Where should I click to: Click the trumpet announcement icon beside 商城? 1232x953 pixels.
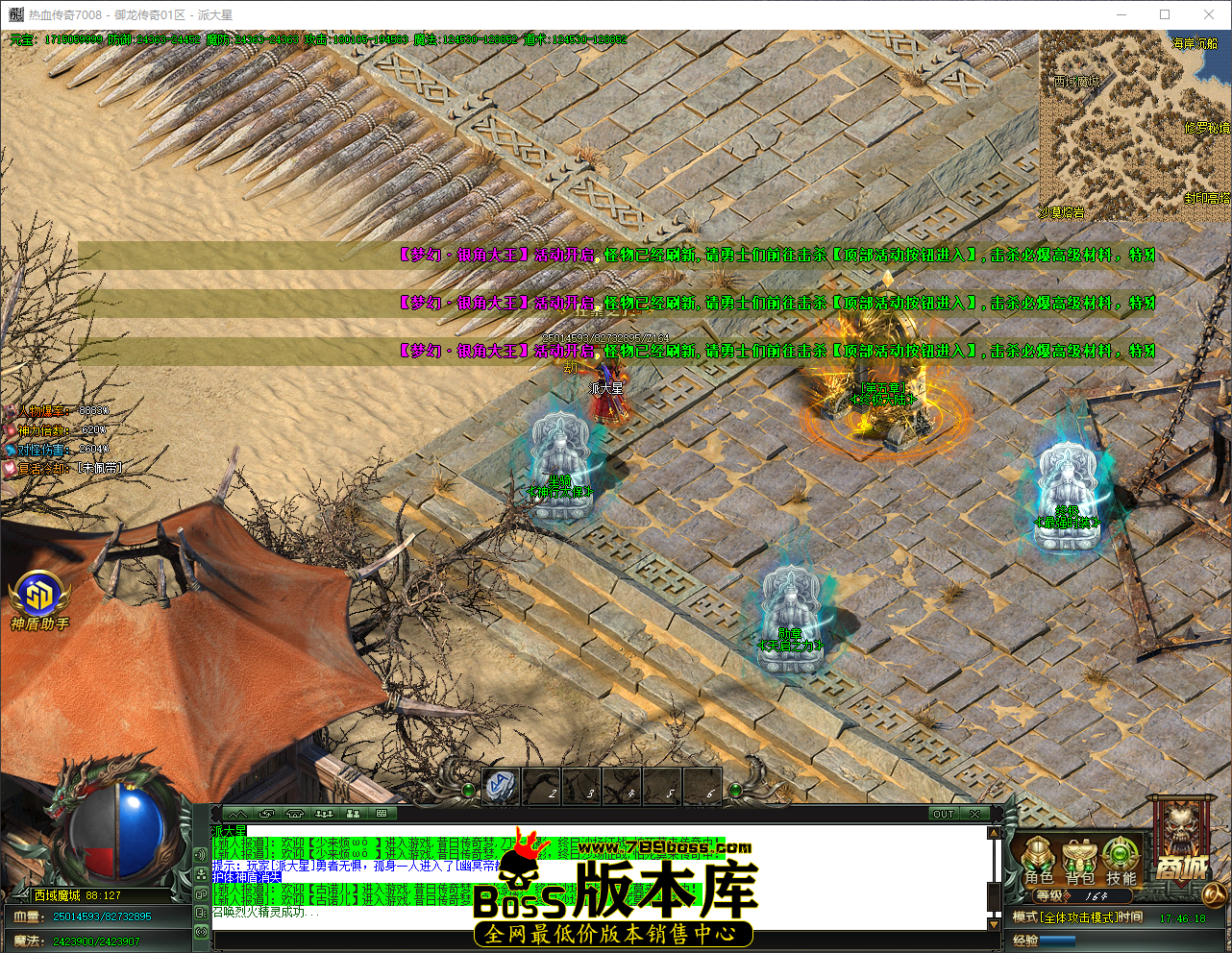click(1214, 893)
